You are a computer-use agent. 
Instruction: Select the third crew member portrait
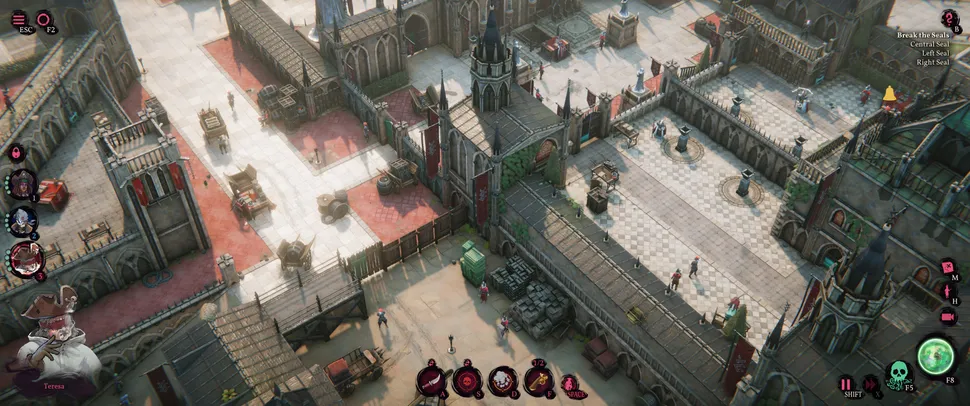tap(24, 259)
